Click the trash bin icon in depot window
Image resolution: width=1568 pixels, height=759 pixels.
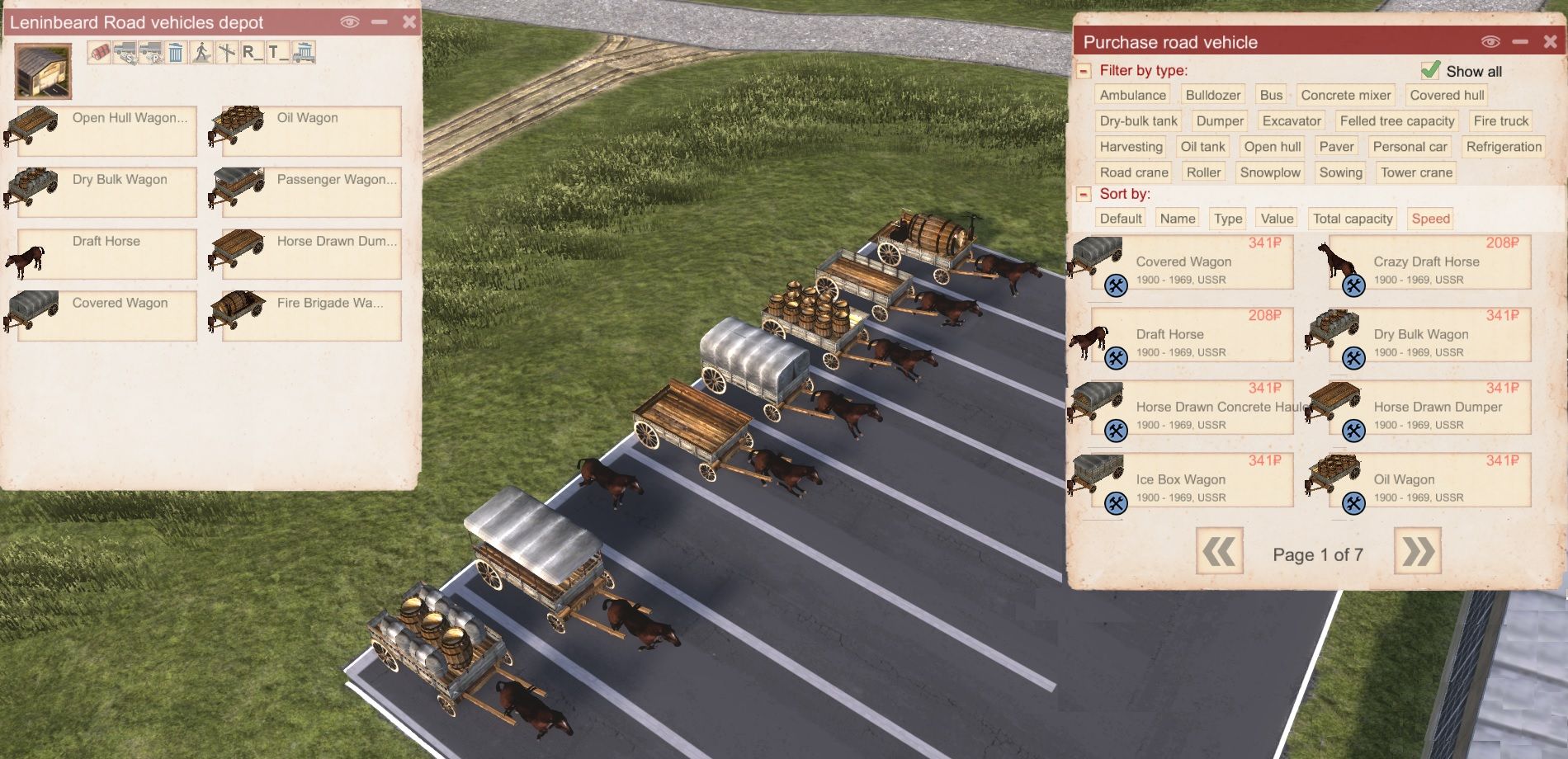(x=175, y=54)
